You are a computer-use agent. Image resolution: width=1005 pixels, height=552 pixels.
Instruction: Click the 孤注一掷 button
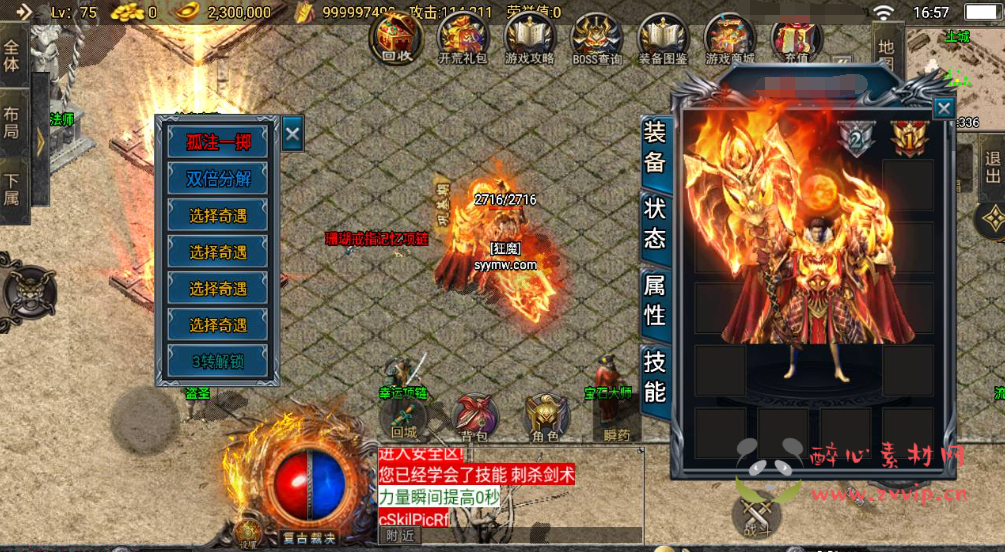(x=218, y=142)
